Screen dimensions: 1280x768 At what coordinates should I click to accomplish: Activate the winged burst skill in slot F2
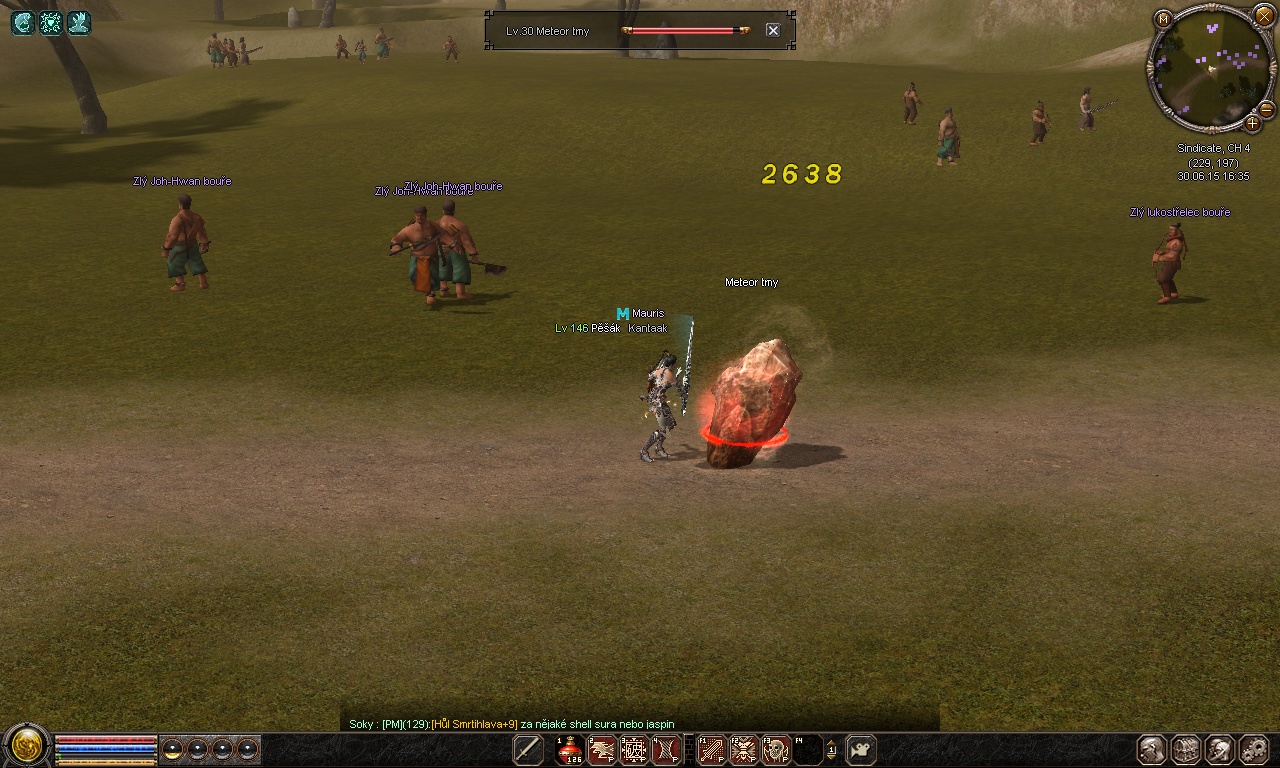(743, 750)
